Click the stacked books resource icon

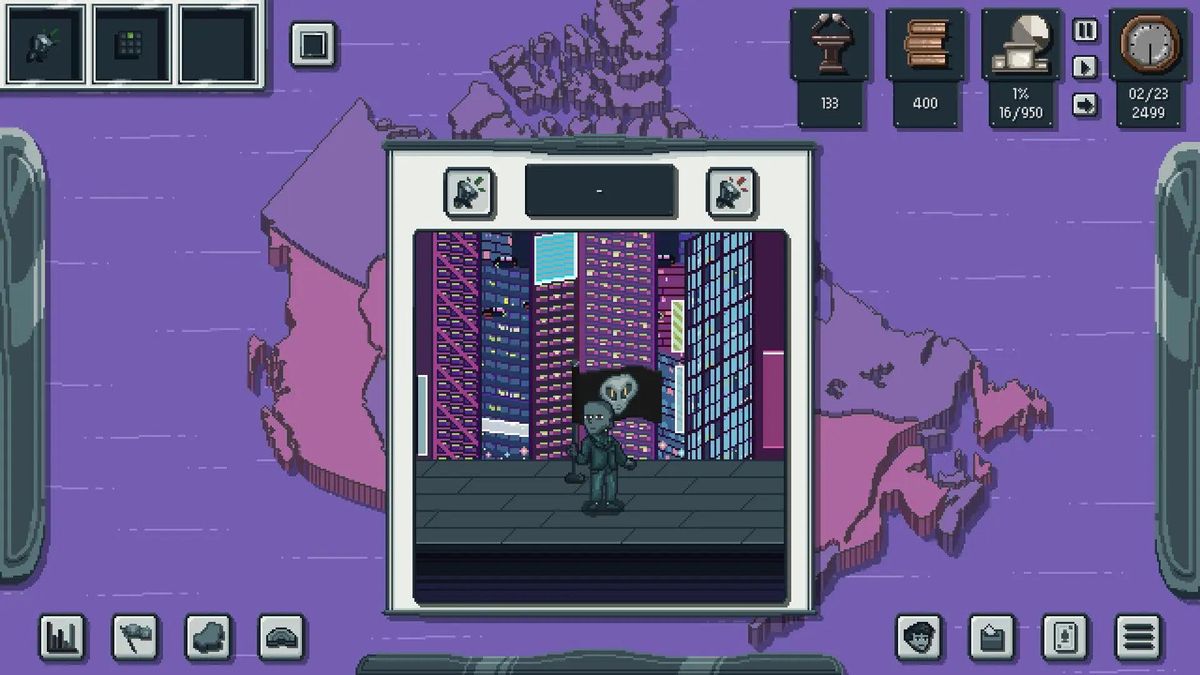[925, 45]
